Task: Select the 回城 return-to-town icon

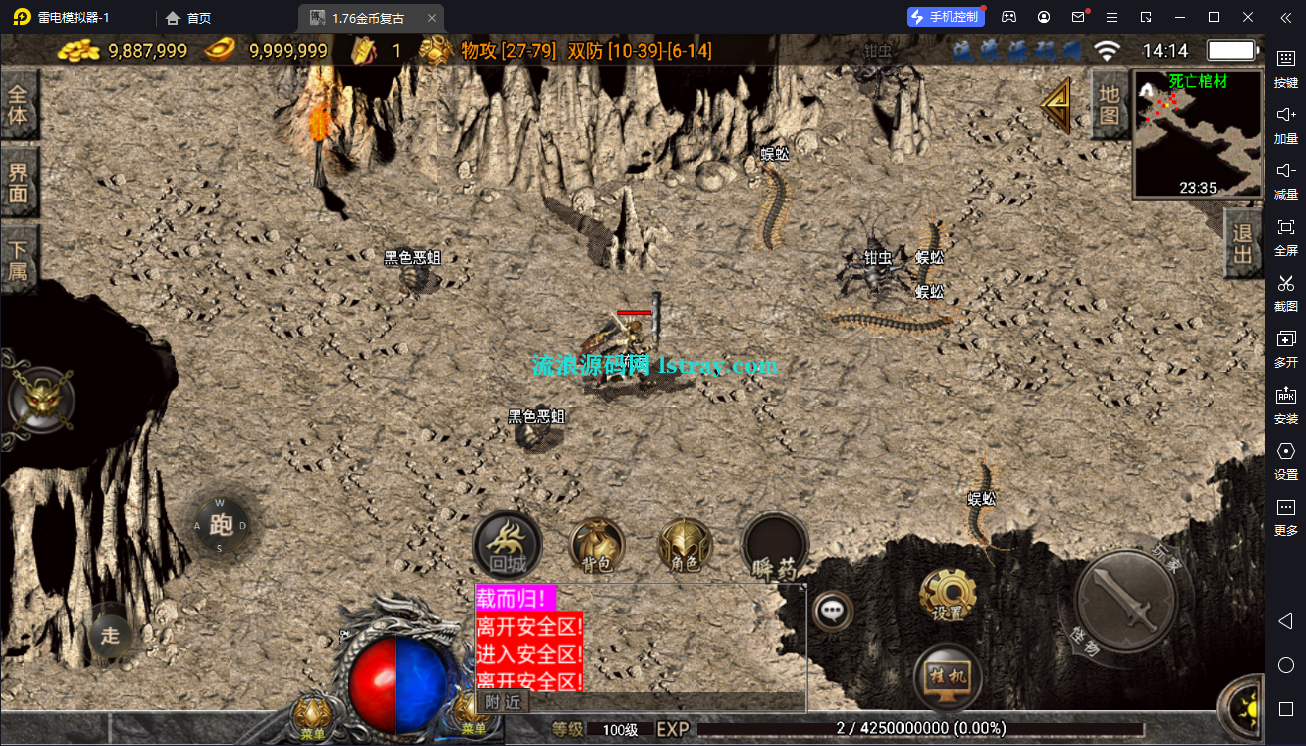Action: coord(507,545)
